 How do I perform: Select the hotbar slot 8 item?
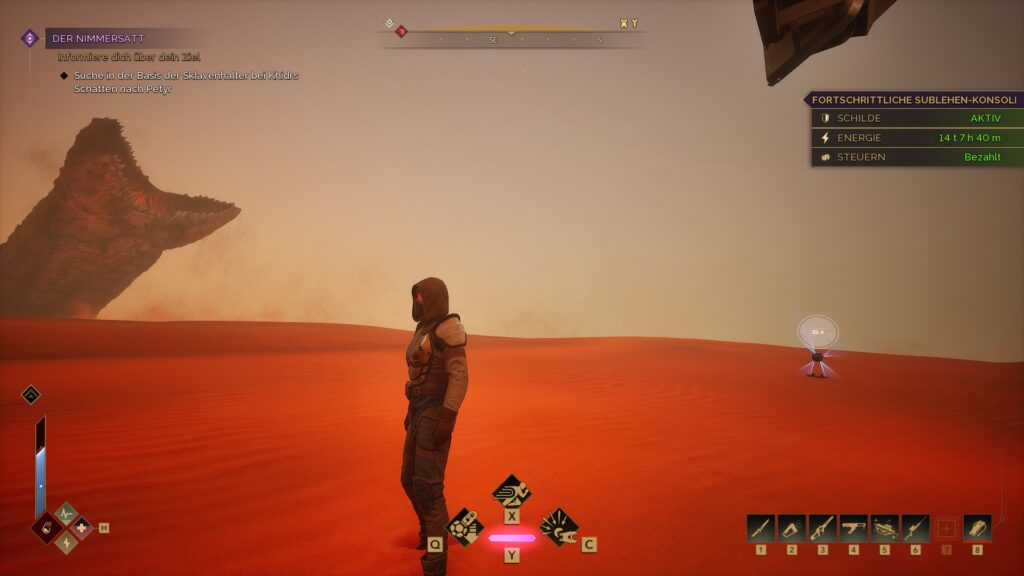977,528
